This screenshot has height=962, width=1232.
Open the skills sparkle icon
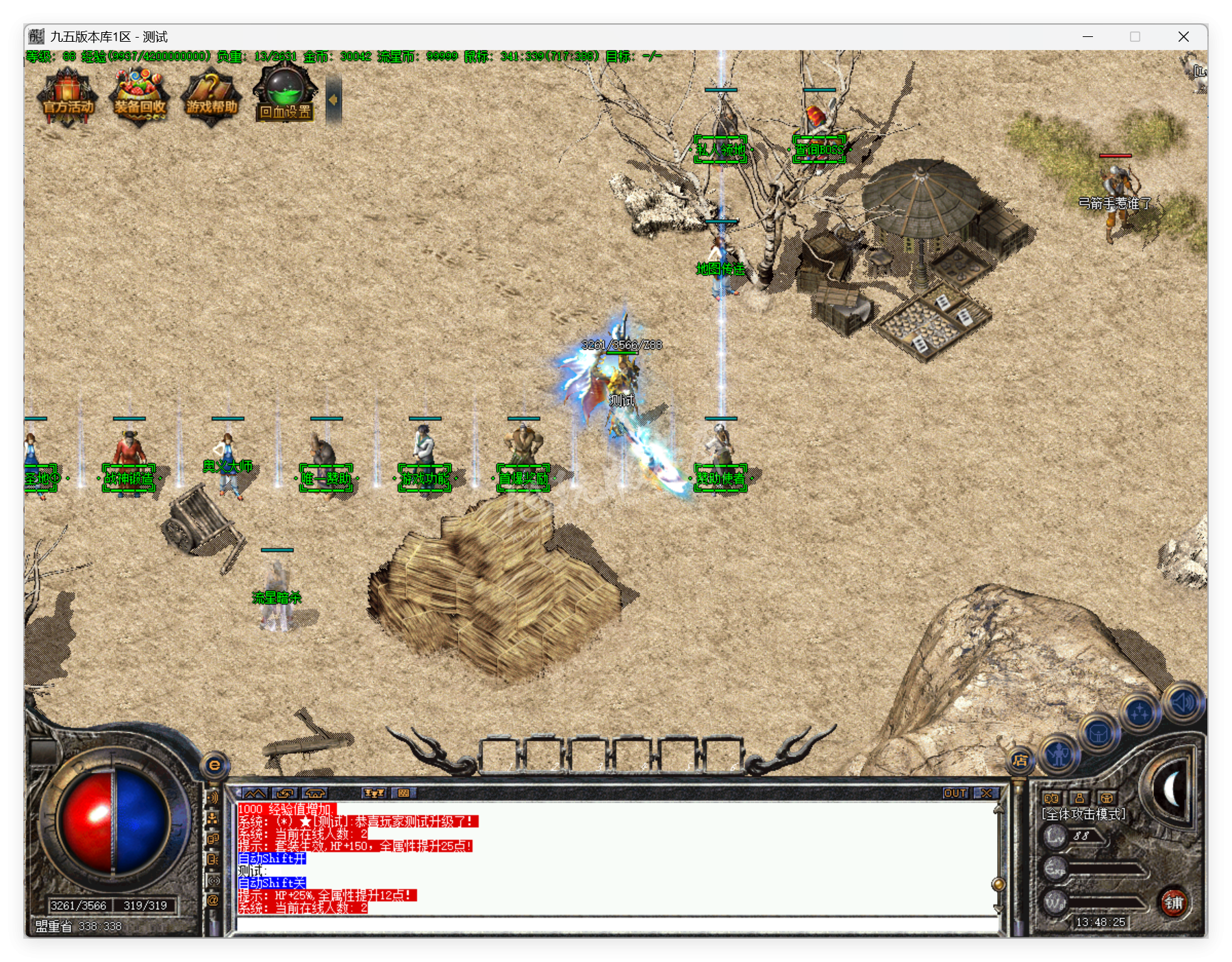tap(1138, 712)
